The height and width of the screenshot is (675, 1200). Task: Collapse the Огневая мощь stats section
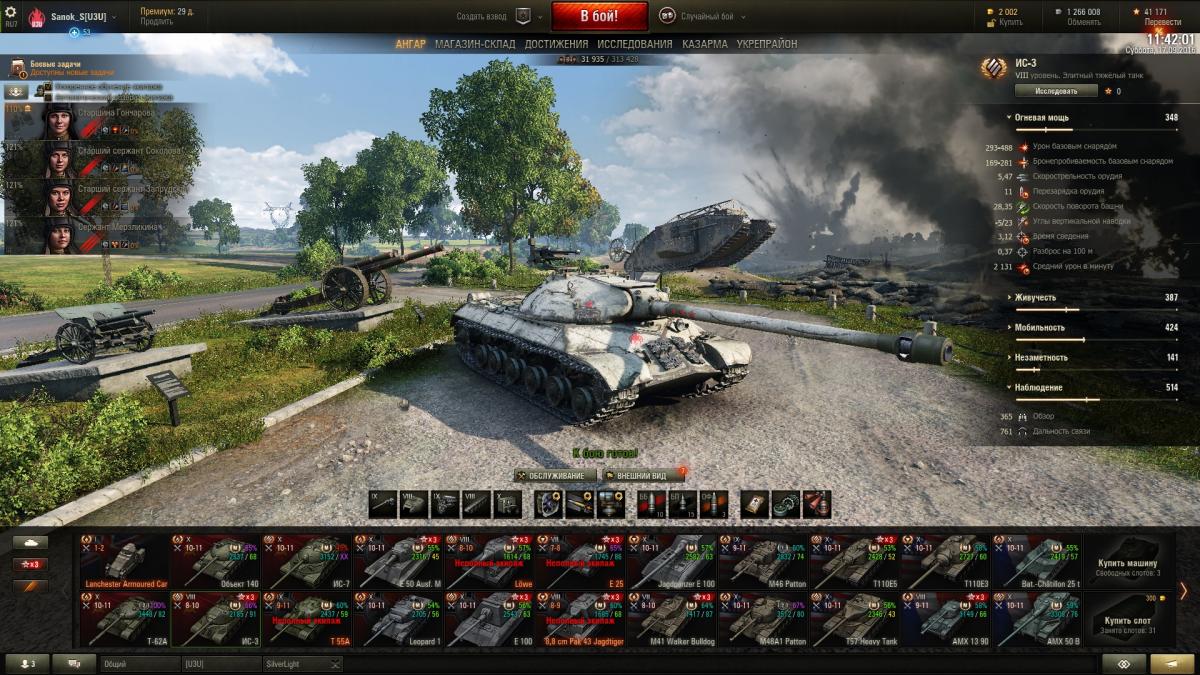(x=1040, y=118)
